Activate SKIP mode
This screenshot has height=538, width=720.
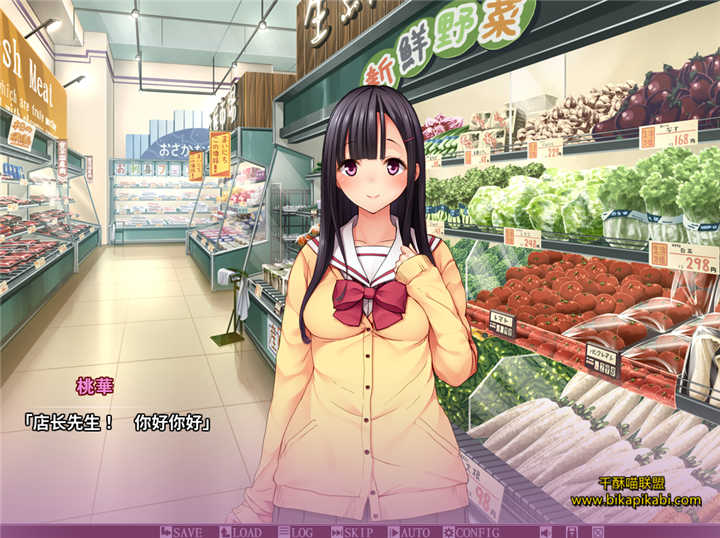[x=352, y=531]
